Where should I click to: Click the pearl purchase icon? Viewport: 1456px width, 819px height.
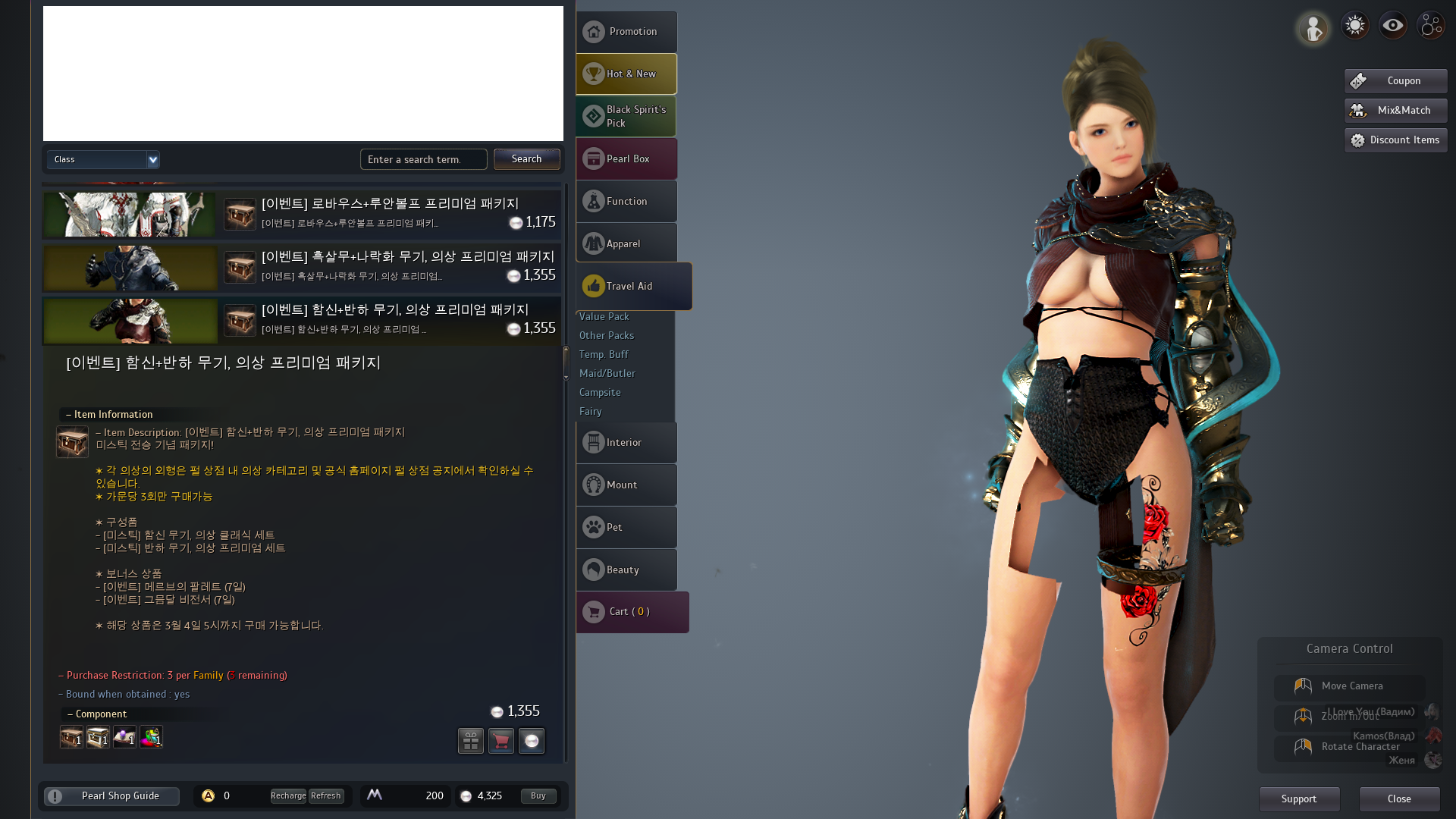[532, 741]
